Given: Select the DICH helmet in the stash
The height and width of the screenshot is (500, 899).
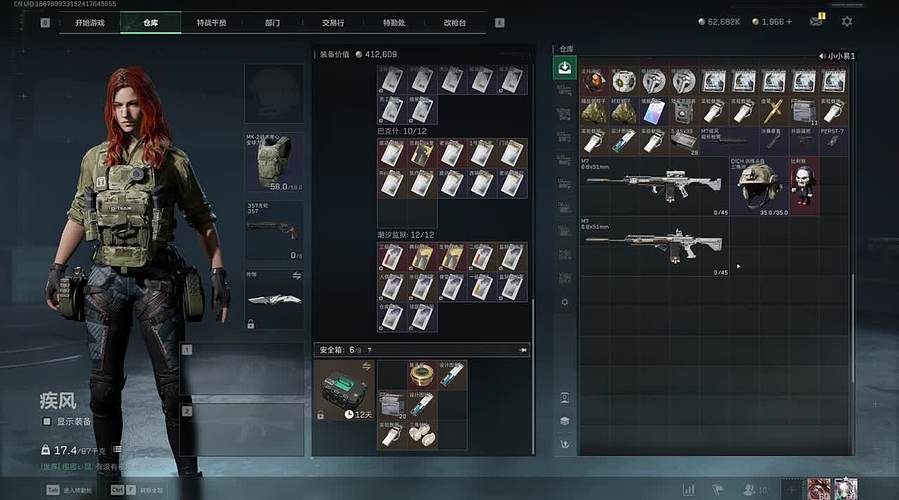Looking at the screenshot, I should click(758, 184).
